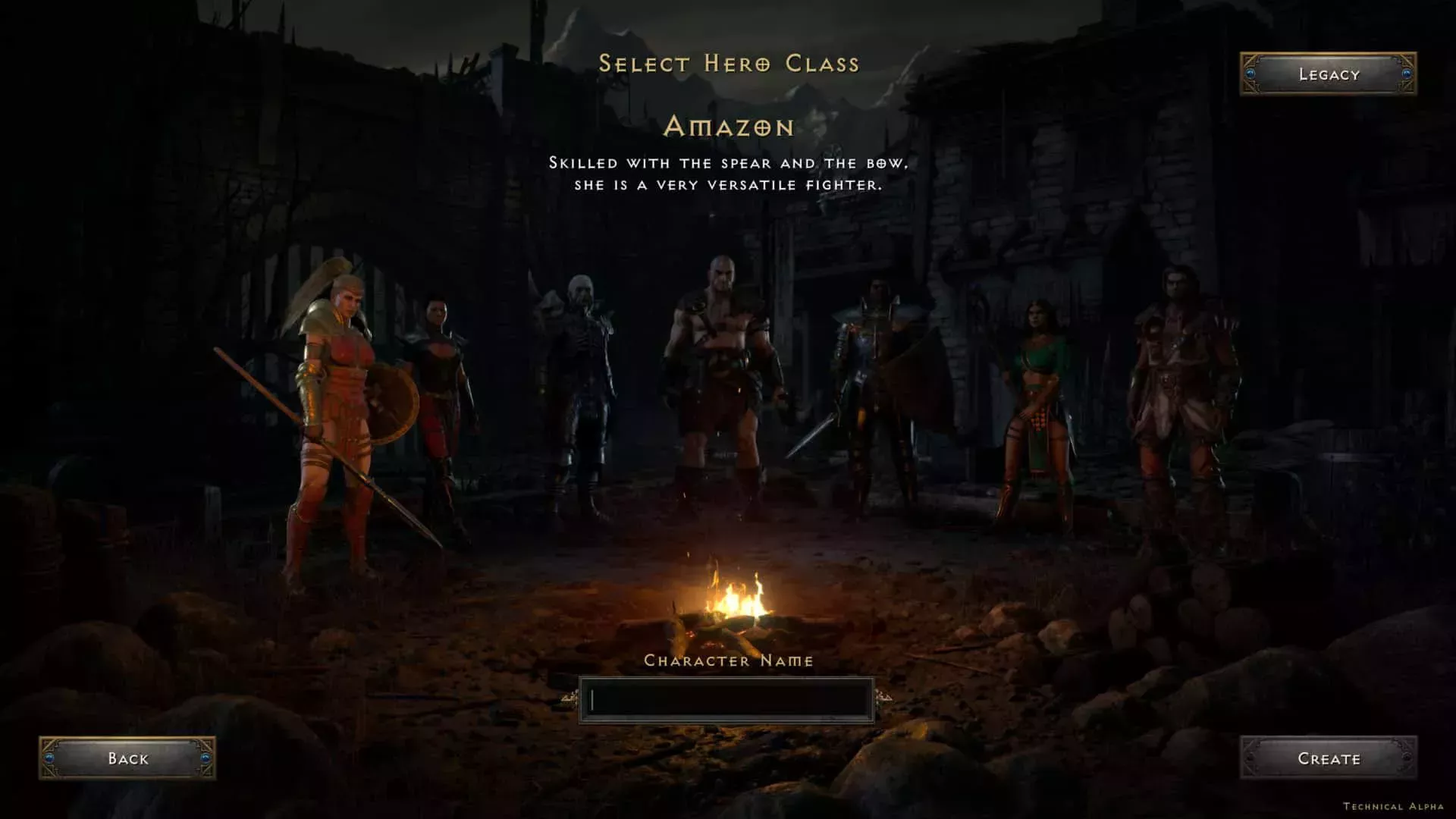Click the Select Hero Class heading
Screen dimensions: 1456x819
(730, 64)
